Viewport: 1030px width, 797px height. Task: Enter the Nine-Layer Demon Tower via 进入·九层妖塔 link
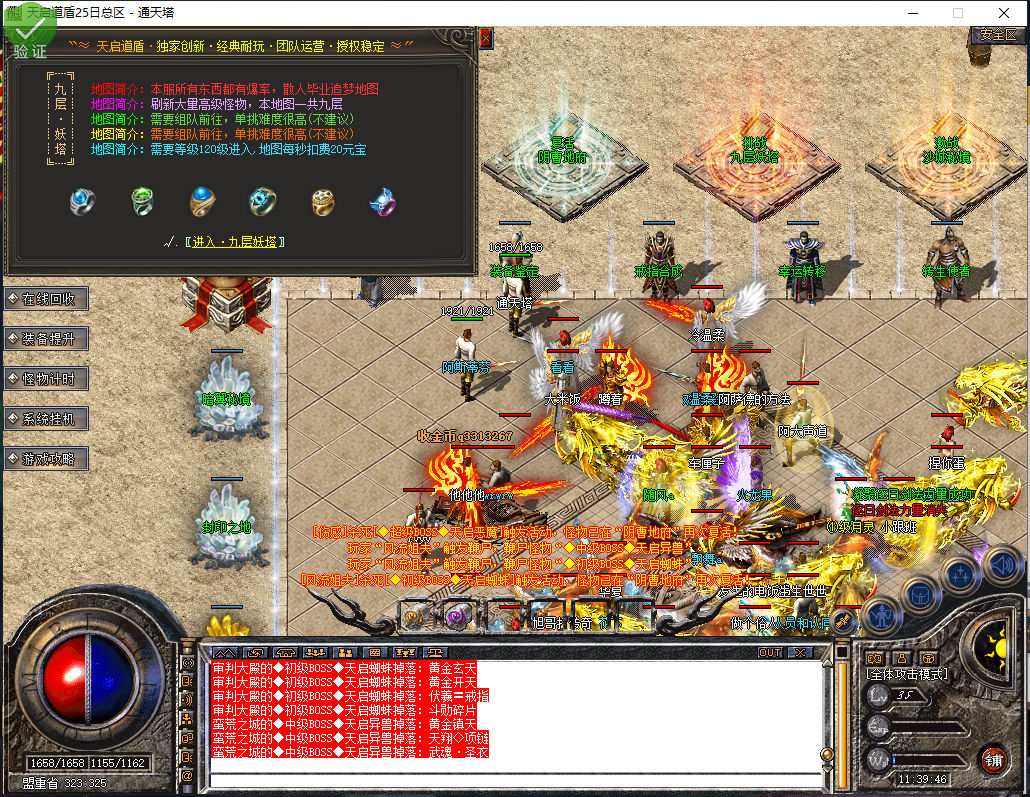[x=235, y=241]
